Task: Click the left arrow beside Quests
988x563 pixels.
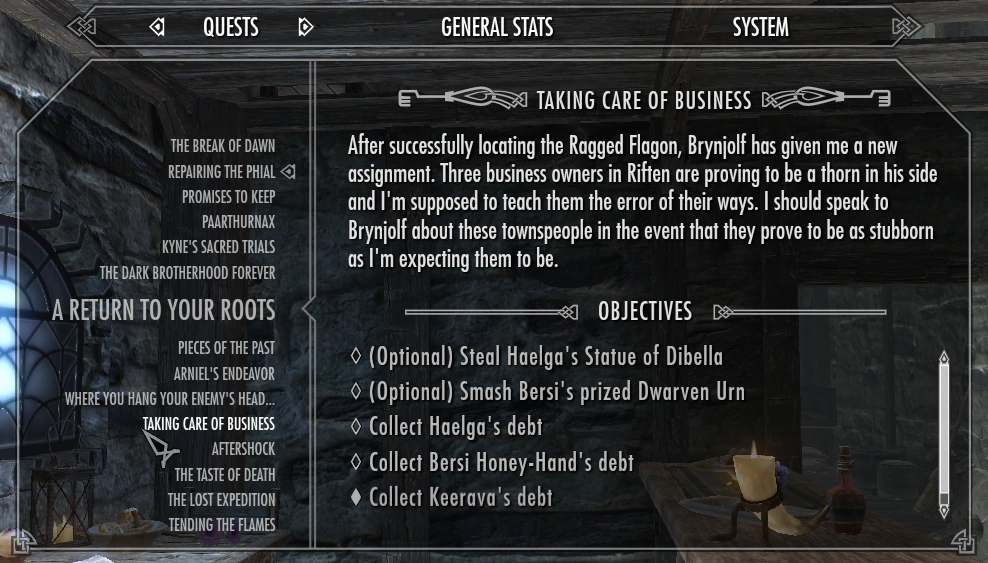Action: coord(157,27)
